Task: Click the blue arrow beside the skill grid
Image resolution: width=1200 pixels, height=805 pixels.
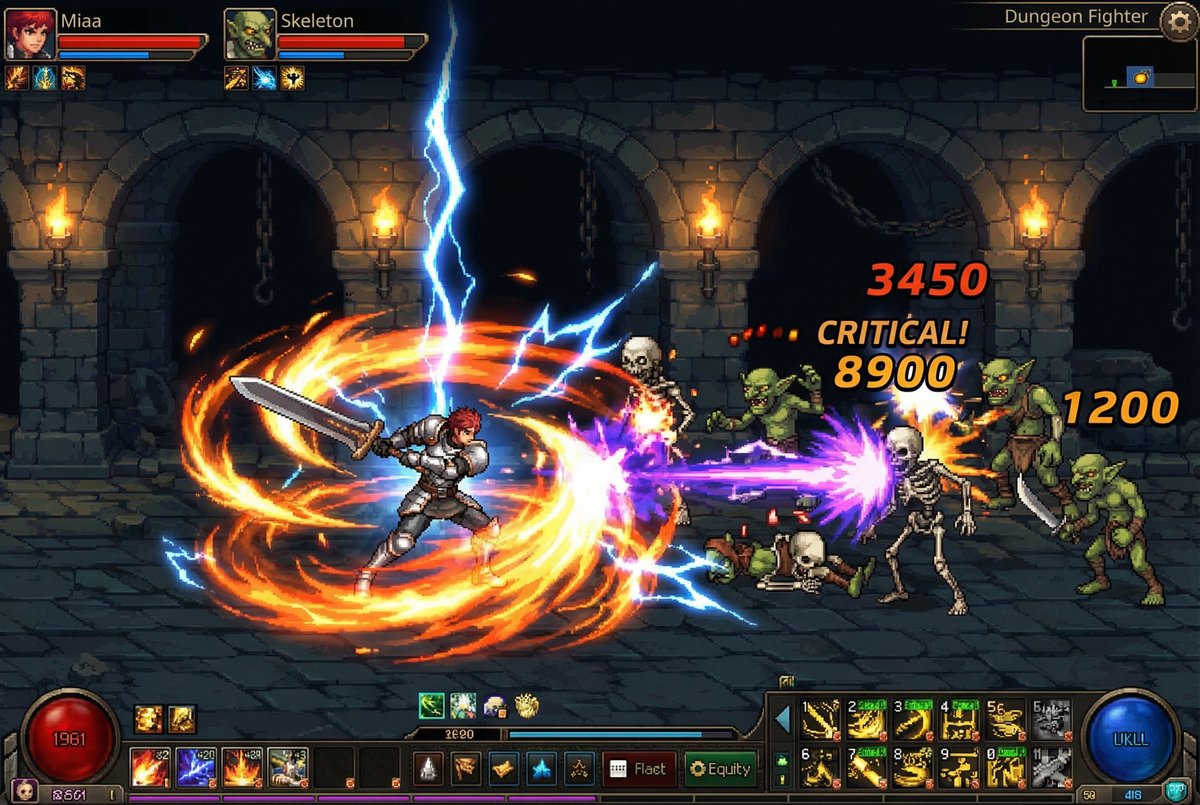Action: click(x=783, y=719)
